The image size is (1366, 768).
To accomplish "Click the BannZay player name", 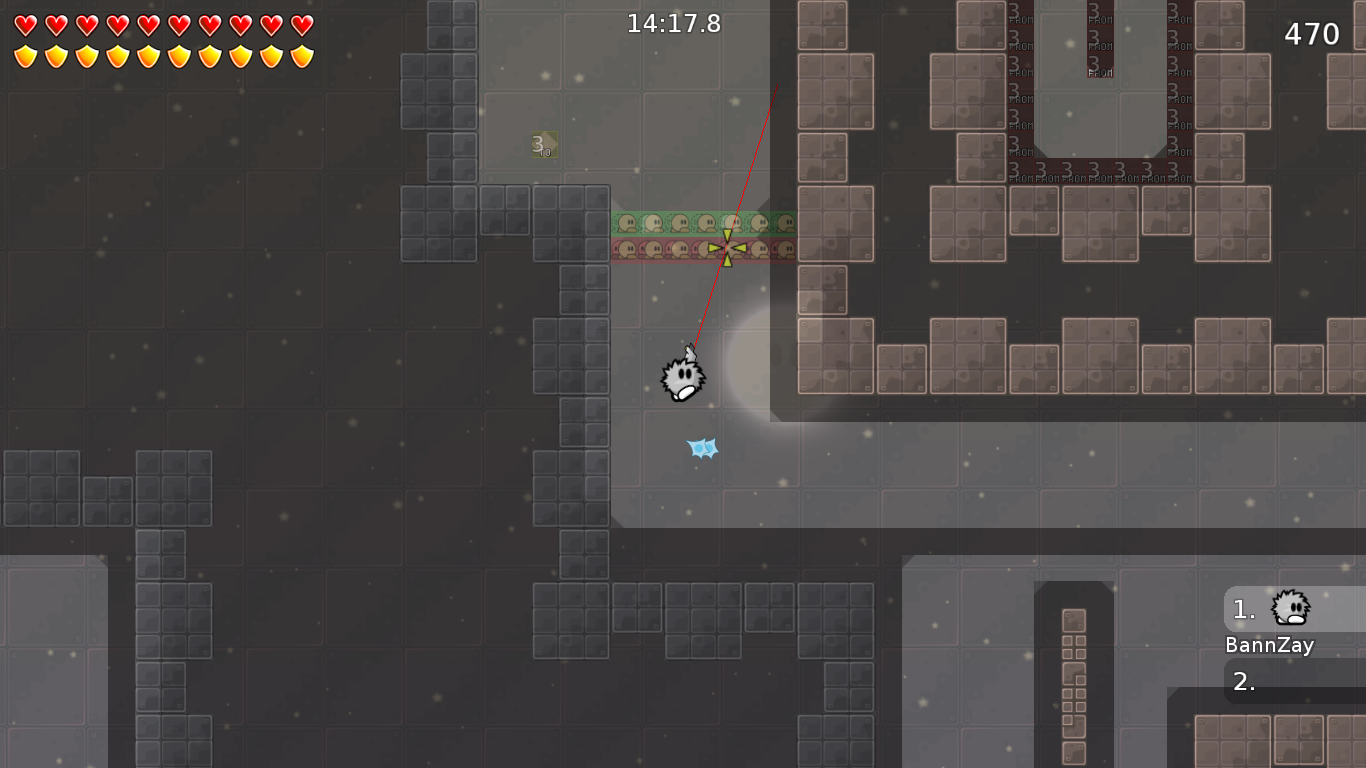I will pyautogui.click(x=1269, y=645).
